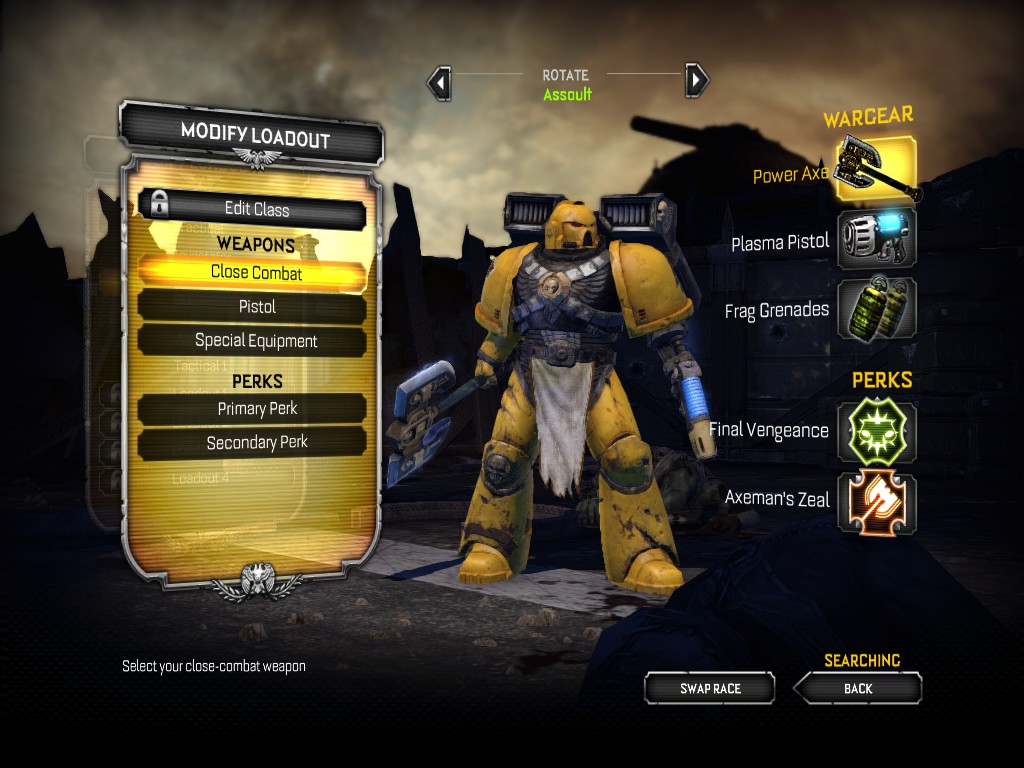Select Close Combat weapon category
This screenshot has width=1024, height=768.
pos(256,272)
